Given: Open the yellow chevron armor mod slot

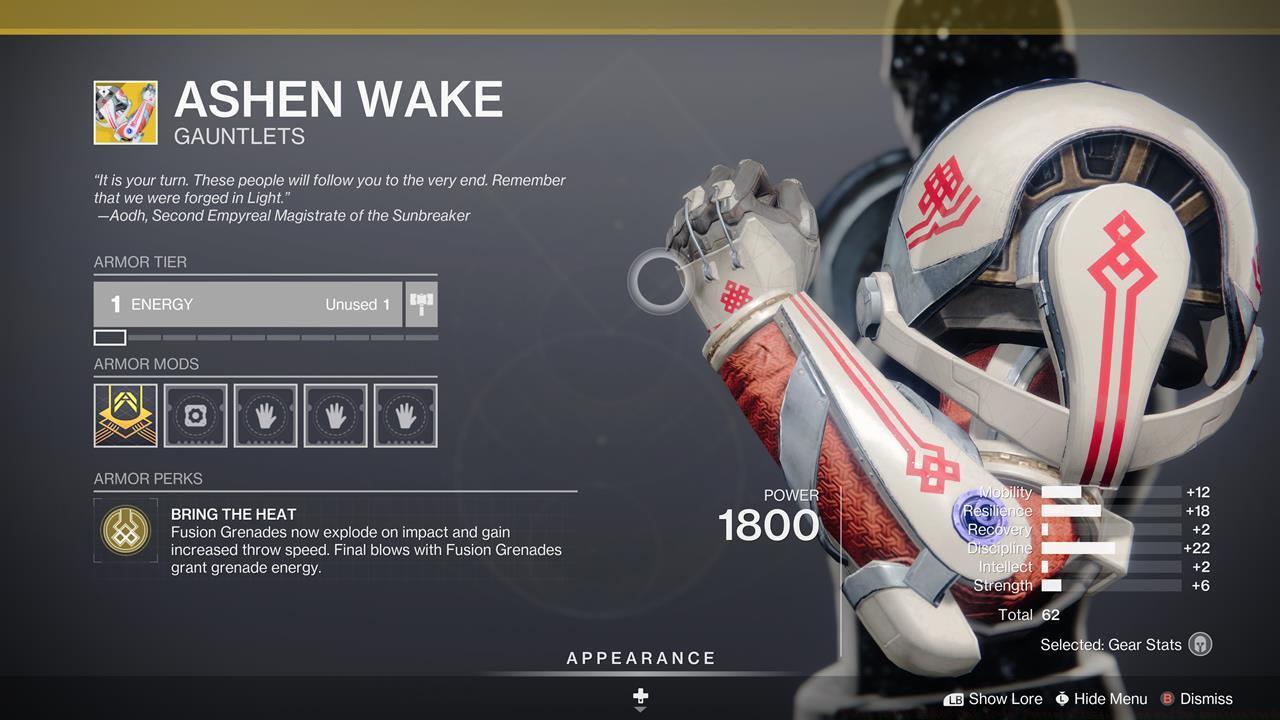Looking at the screenshot, I should [125, 415].
